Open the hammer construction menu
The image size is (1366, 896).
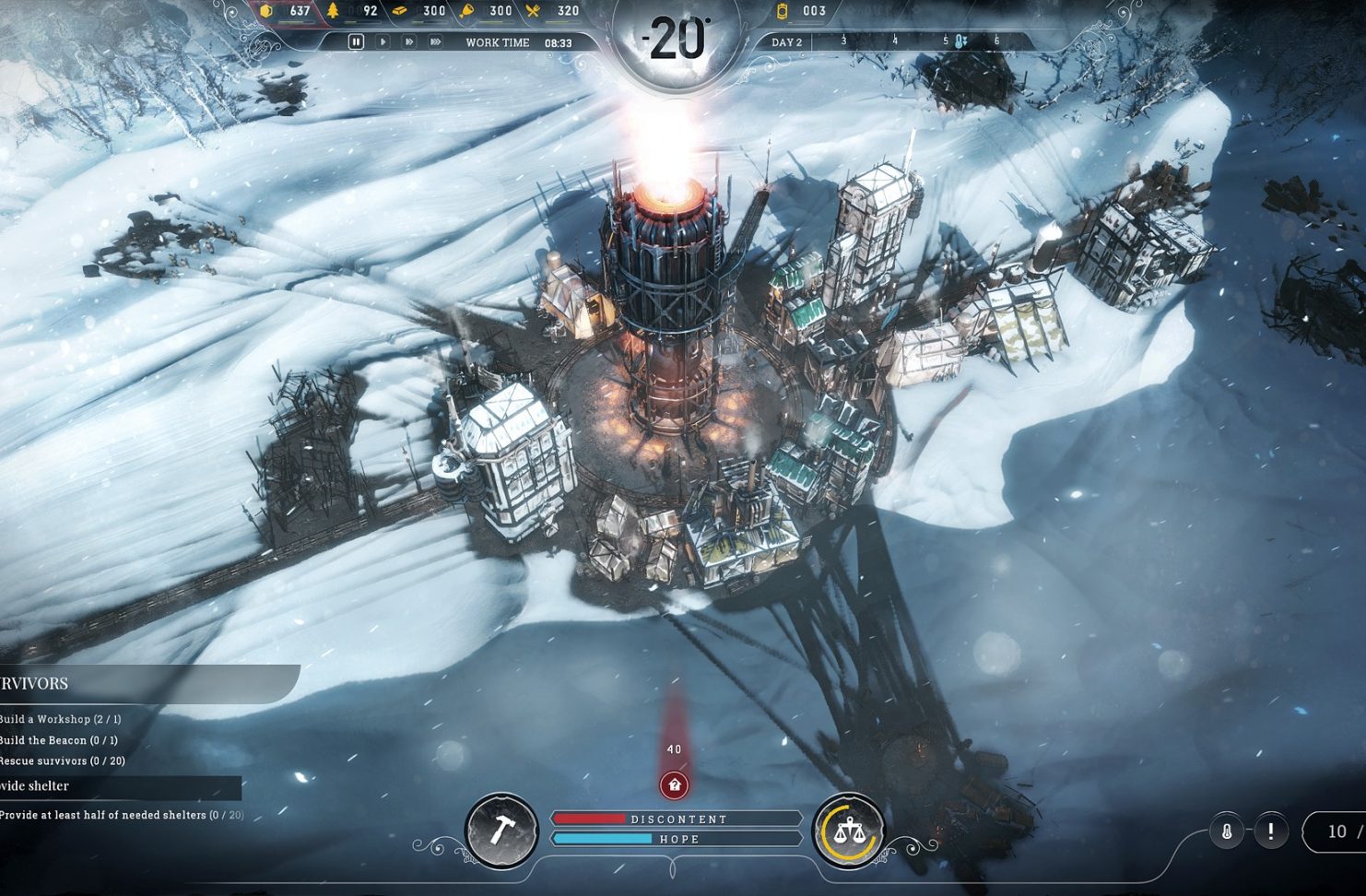[501, 831]
